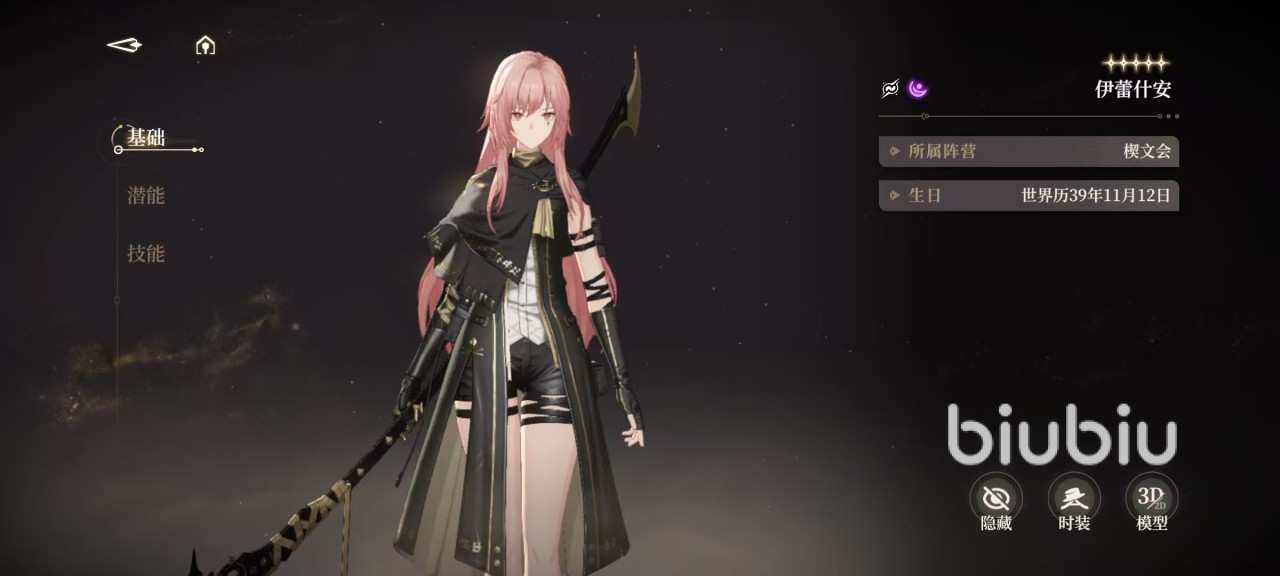Show the purple crescent element icon info
This screenshot has height=576, width=1280.
[x=918, y=89]
